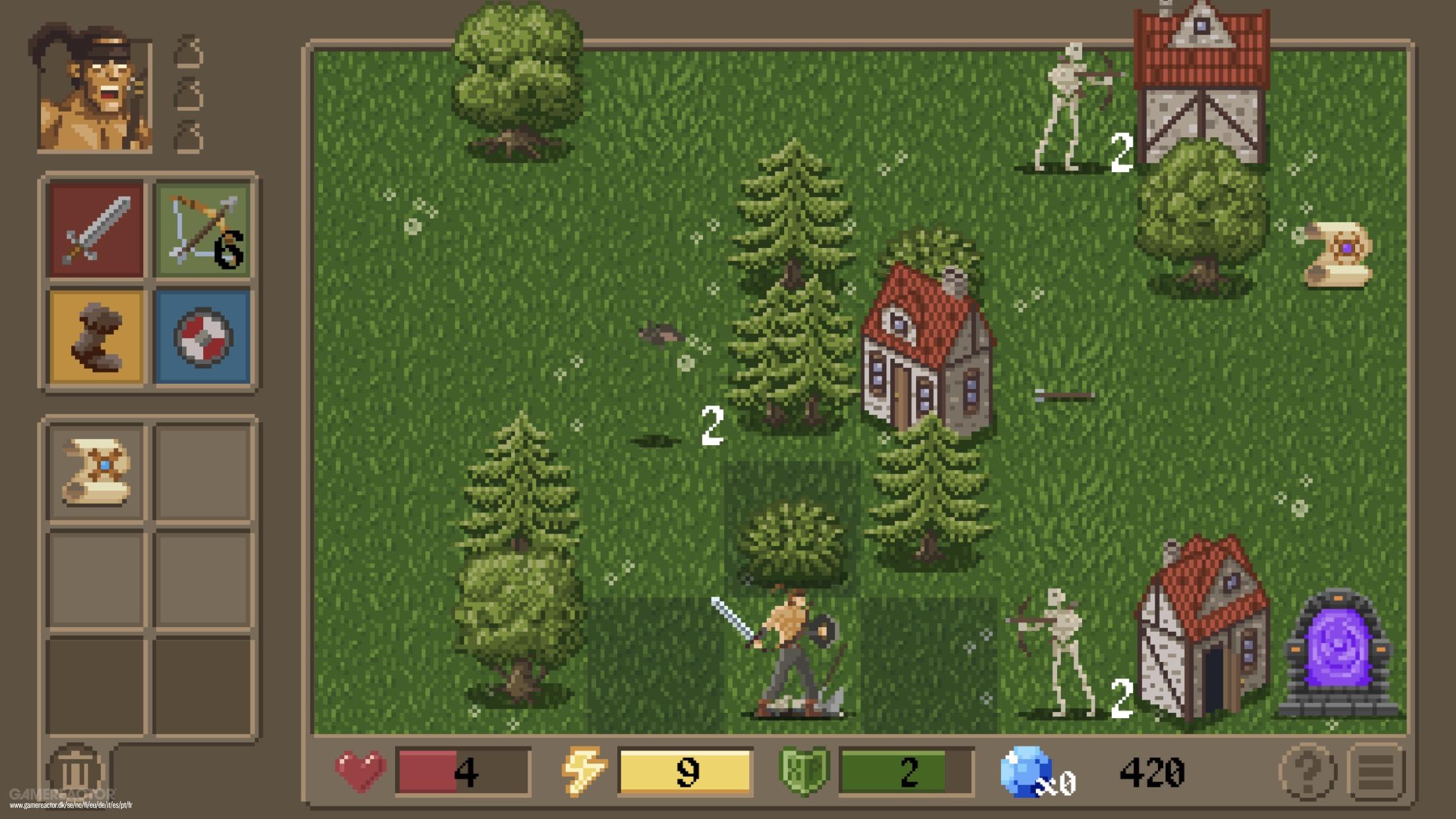Viewport: 1456px width, 819px height.
Task: Select the sword attack icon
Action: 96,228
